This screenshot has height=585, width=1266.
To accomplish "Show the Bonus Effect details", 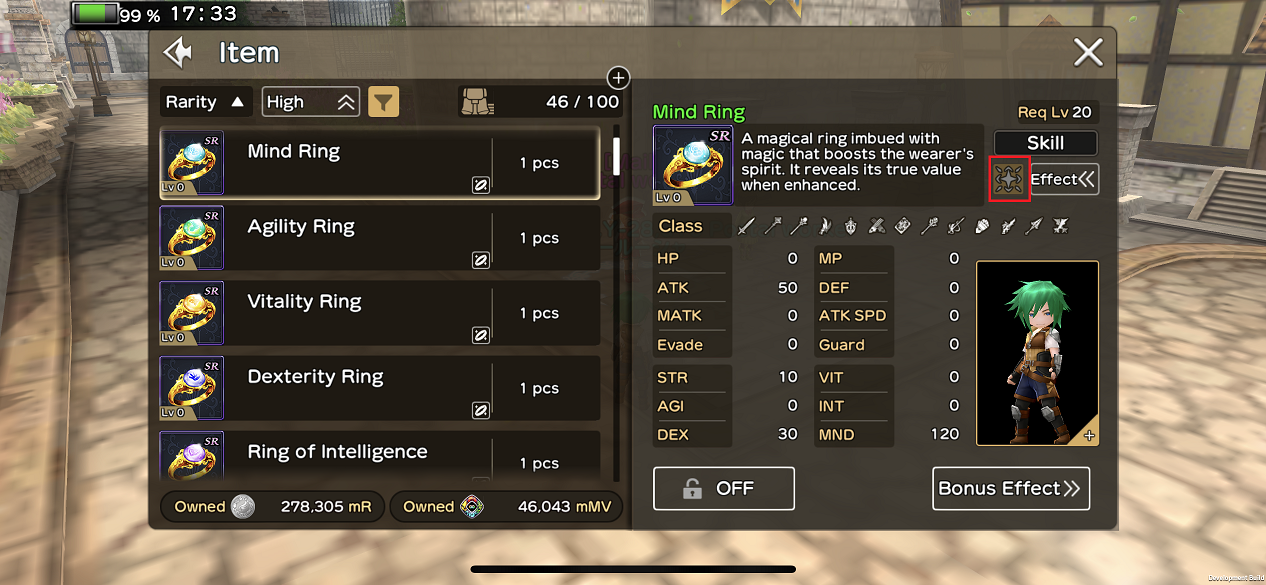I will pos(1010,488).
